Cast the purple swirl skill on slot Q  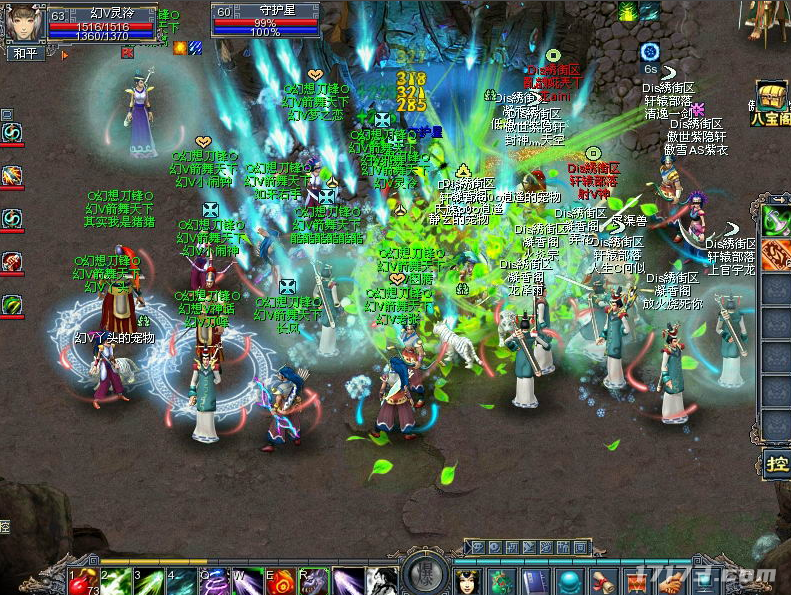[x=214, y=580]
